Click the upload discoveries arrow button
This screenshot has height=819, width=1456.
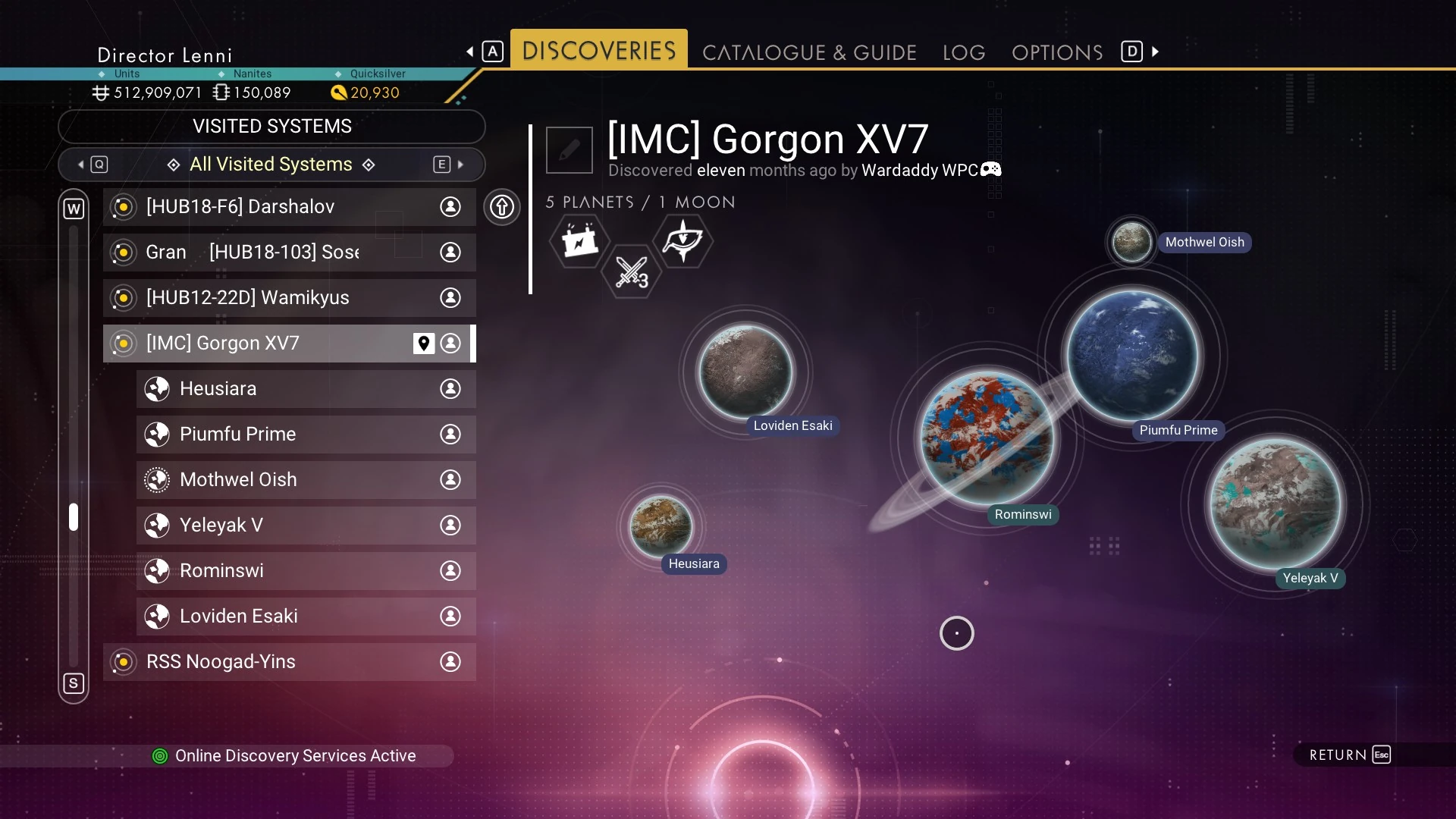[502, 207]
